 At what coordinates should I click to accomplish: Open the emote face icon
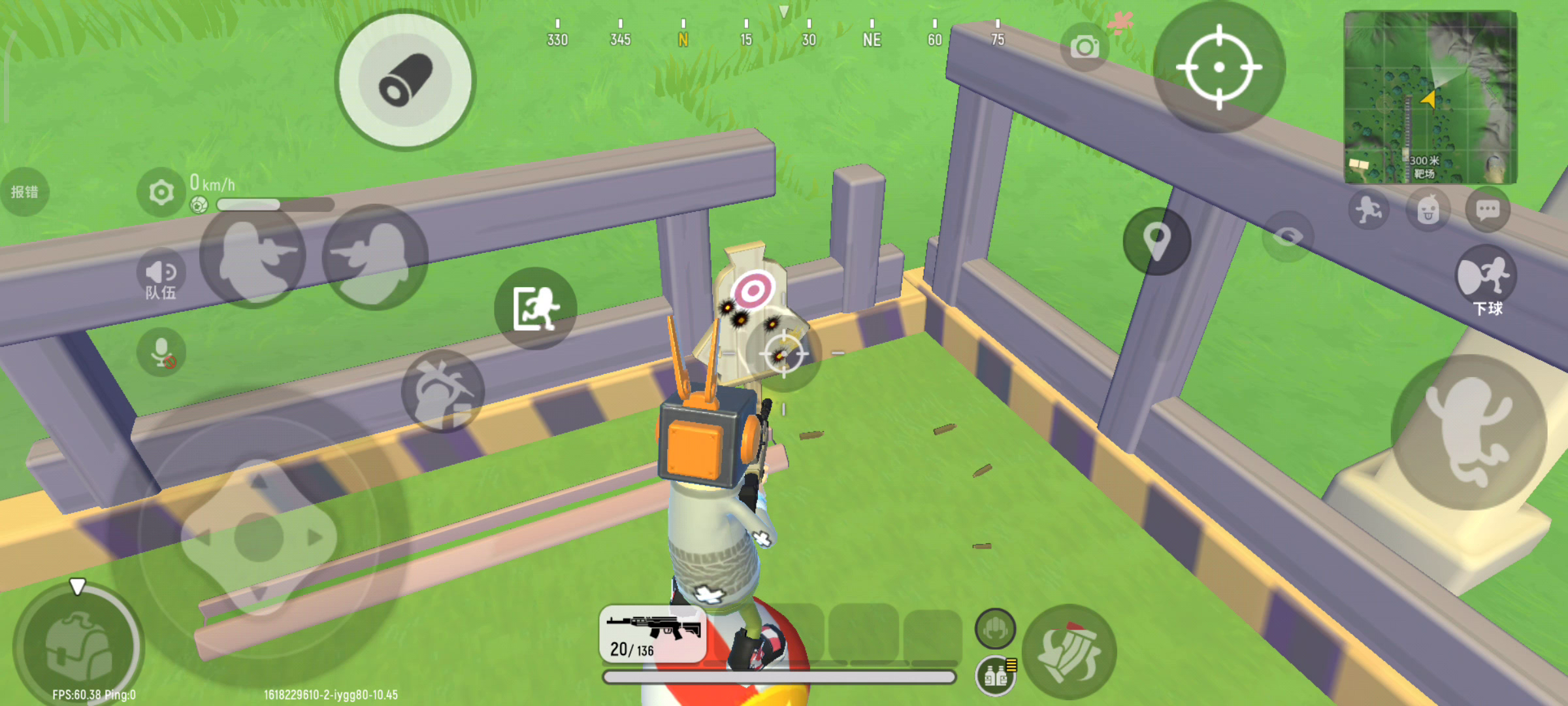point(1428,210)
